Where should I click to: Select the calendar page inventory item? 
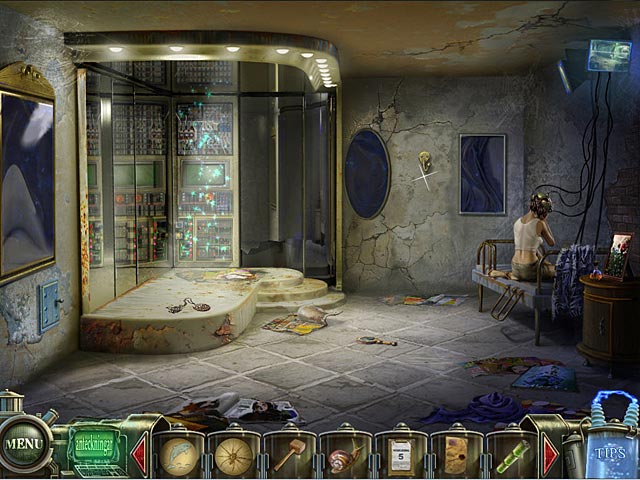[x=400, y=455]
